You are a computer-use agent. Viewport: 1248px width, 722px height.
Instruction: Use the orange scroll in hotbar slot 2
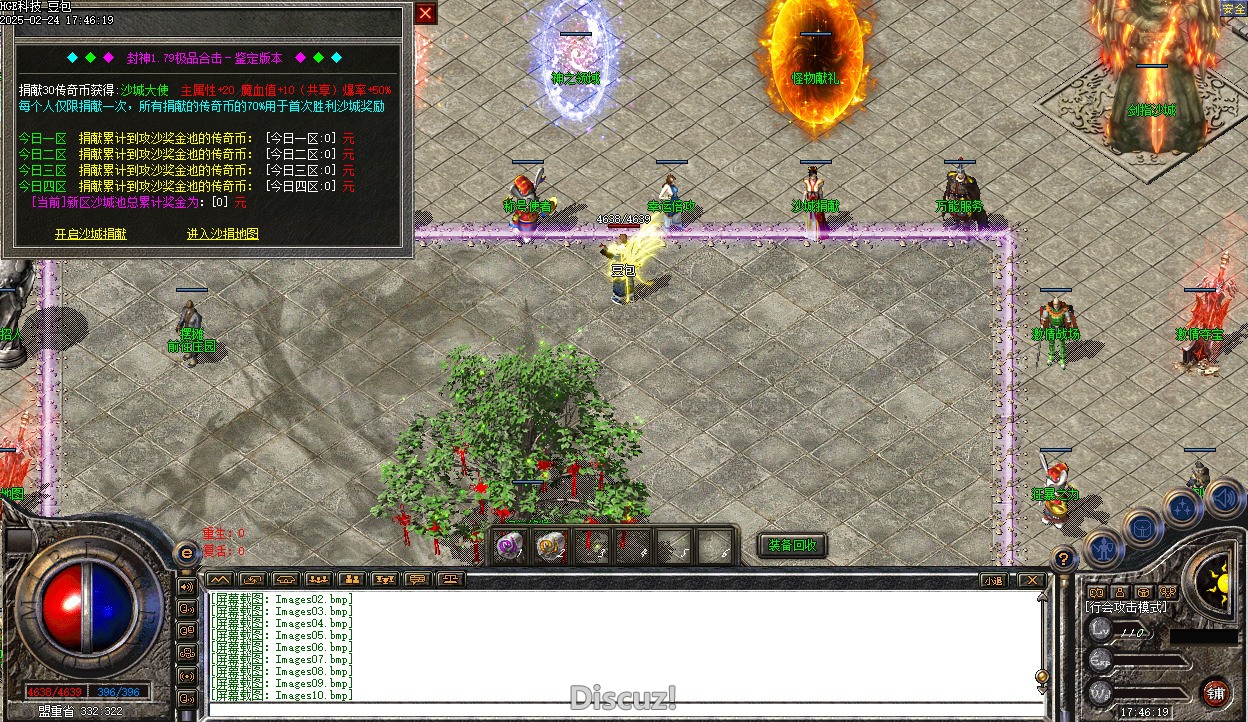pyautogui.click(x=551, y=546)
